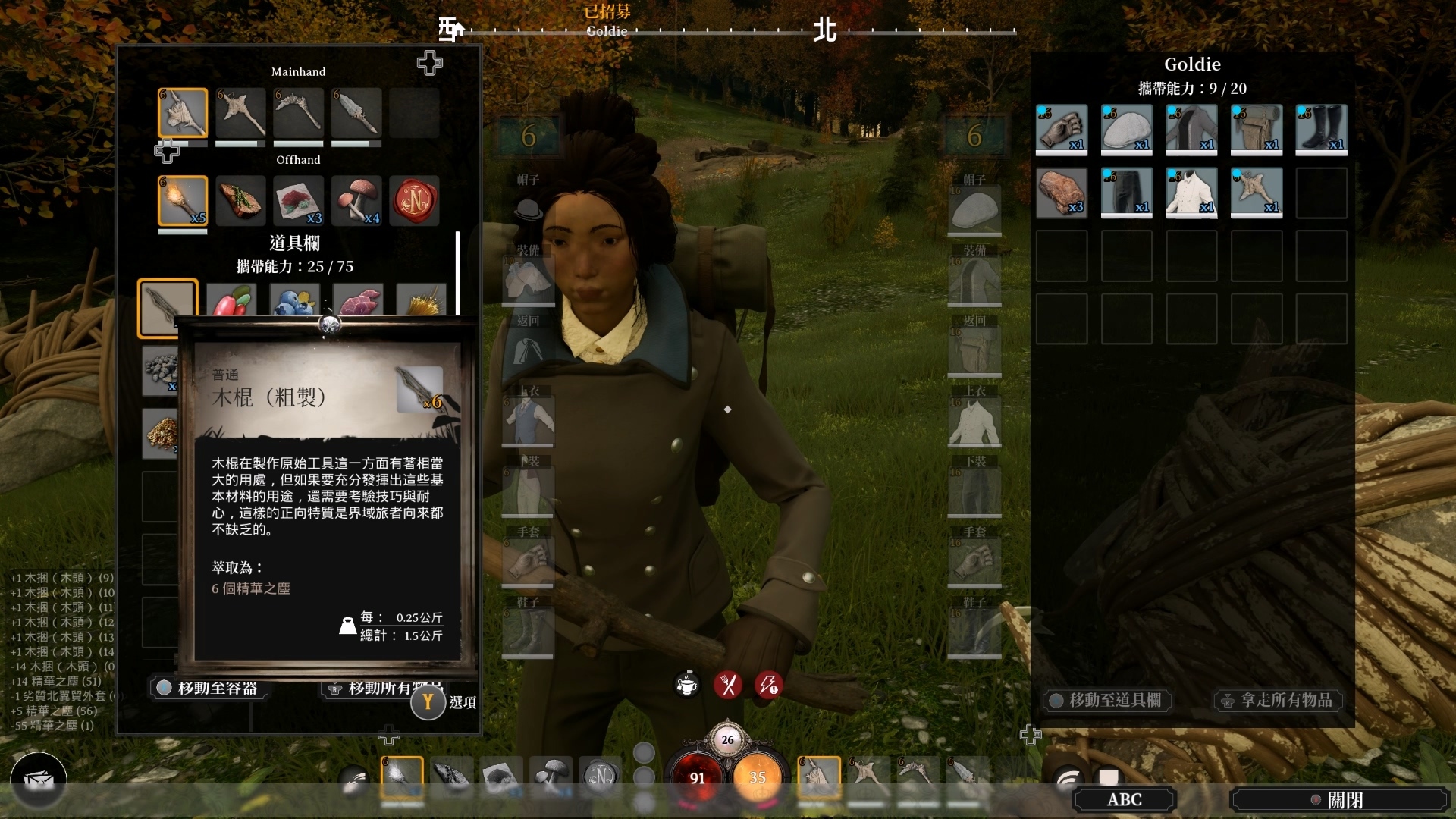Close the window with 關閉 button
1456x819 pixels.
(x=1339, y=800)
